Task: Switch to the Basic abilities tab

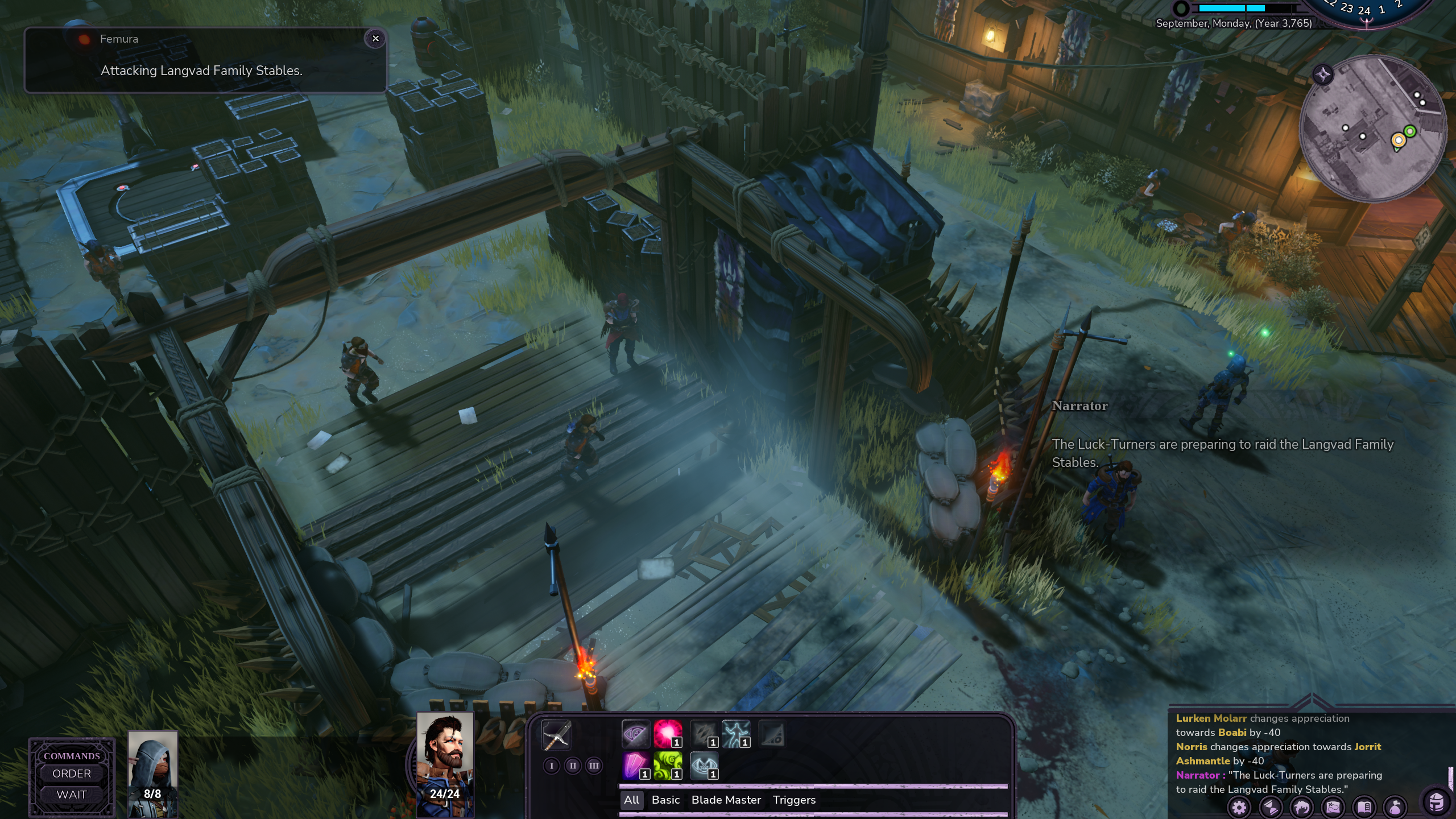Action: [x=665, y=800]
